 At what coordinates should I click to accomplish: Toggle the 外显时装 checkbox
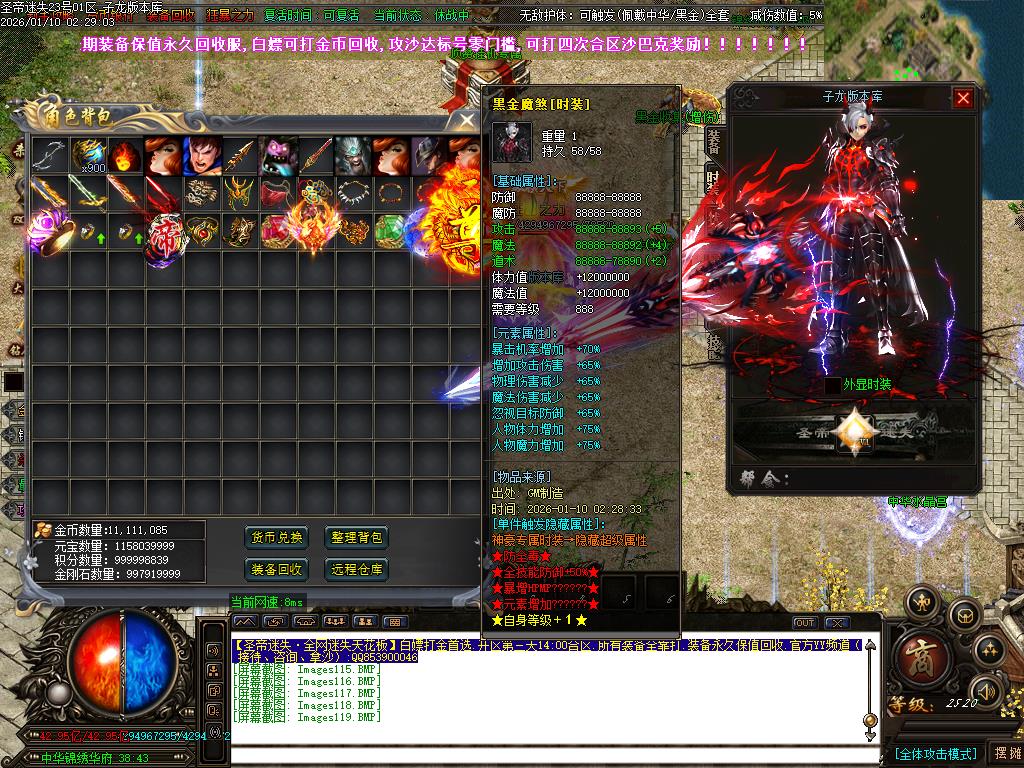click(x=834, y=385)
